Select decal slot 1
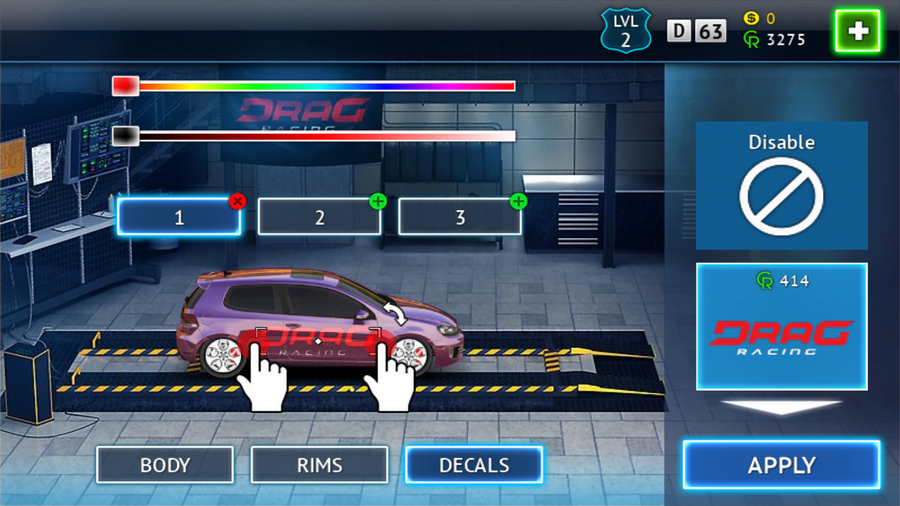This screenshot has height=506, width=900. click(x=179, y=217)
